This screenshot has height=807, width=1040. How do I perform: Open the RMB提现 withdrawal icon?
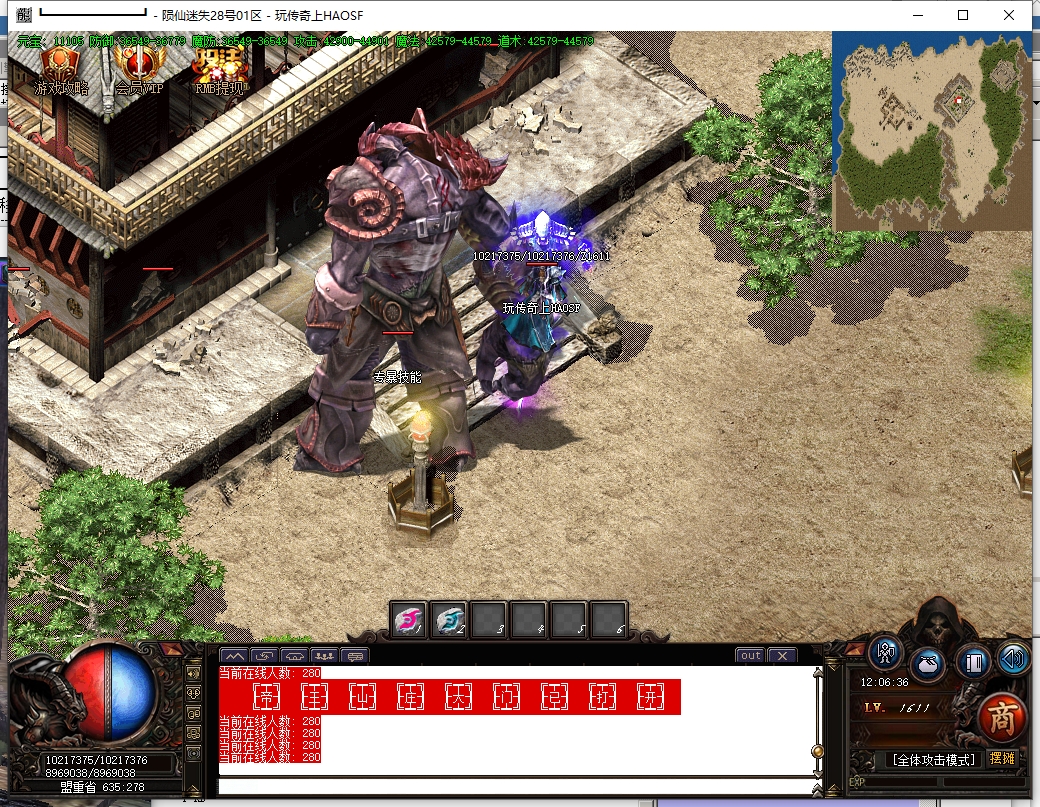tap(218, 71)
